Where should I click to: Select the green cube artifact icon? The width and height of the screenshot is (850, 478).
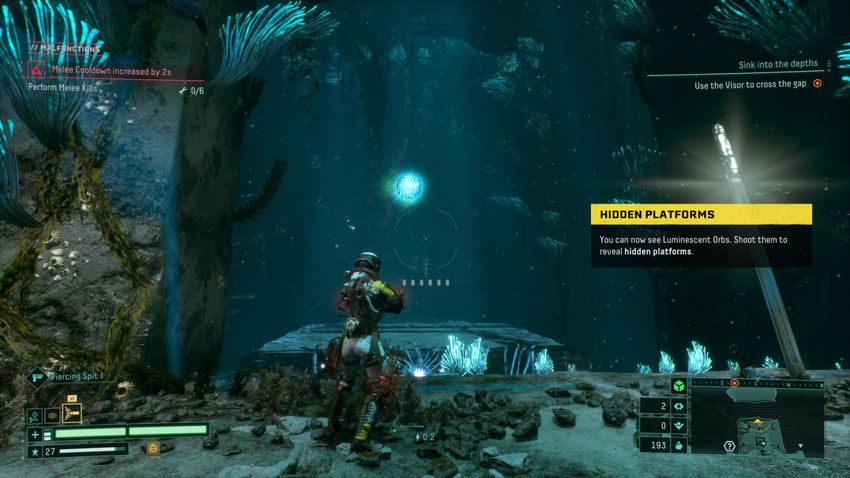678,387
